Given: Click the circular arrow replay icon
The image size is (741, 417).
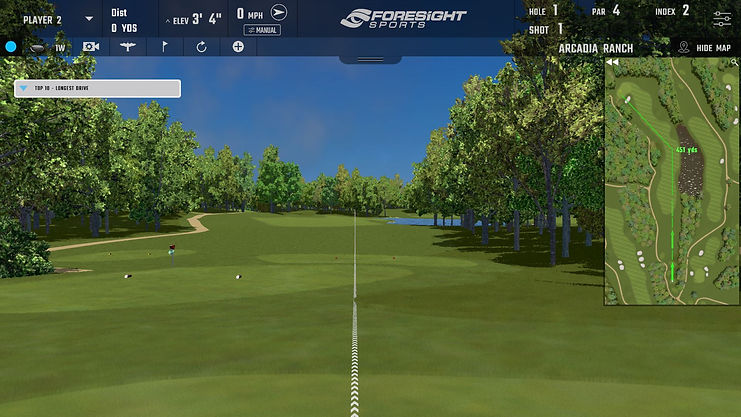Looking at the screenshot, I should [201, 47].
